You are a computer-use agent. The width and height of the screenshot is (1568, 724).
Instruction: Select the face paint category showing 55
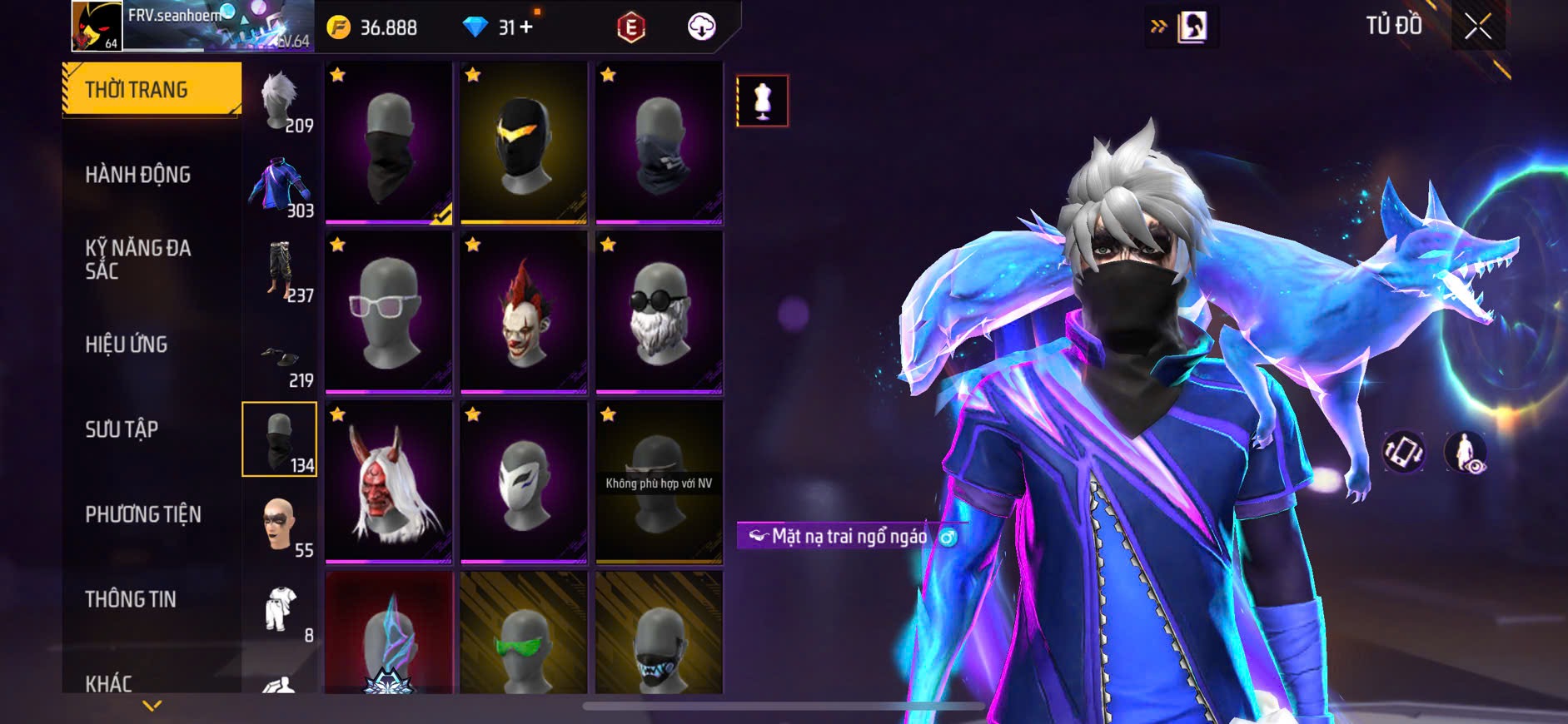280,526
